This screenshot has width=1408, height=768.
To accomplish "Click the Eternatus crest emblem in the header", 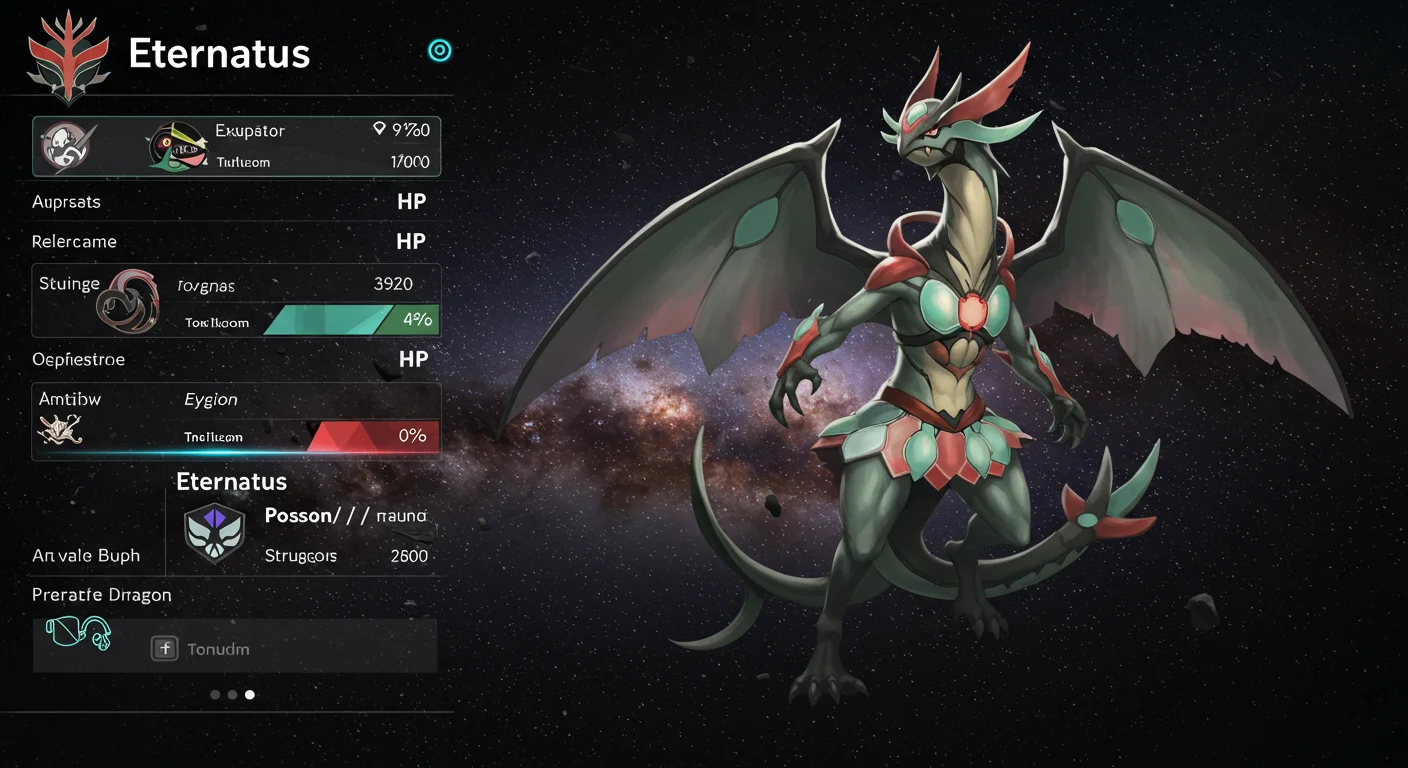I will tap(68, 58).
